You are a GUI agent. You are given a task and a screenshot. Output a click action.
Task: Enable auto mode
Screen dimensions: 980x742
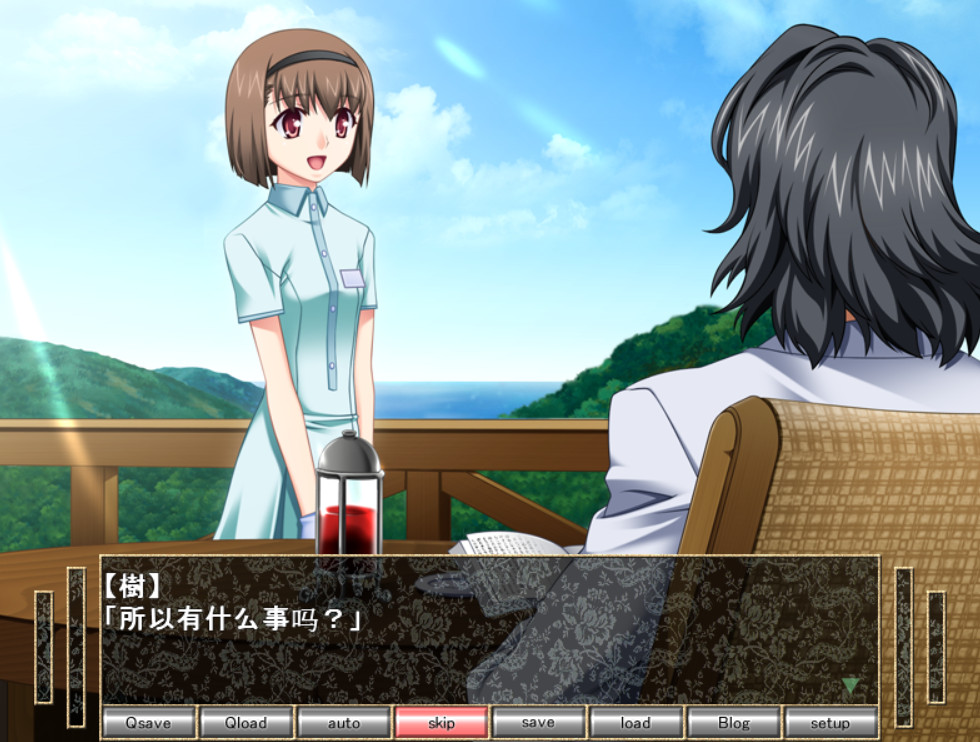tap(343, 722)
